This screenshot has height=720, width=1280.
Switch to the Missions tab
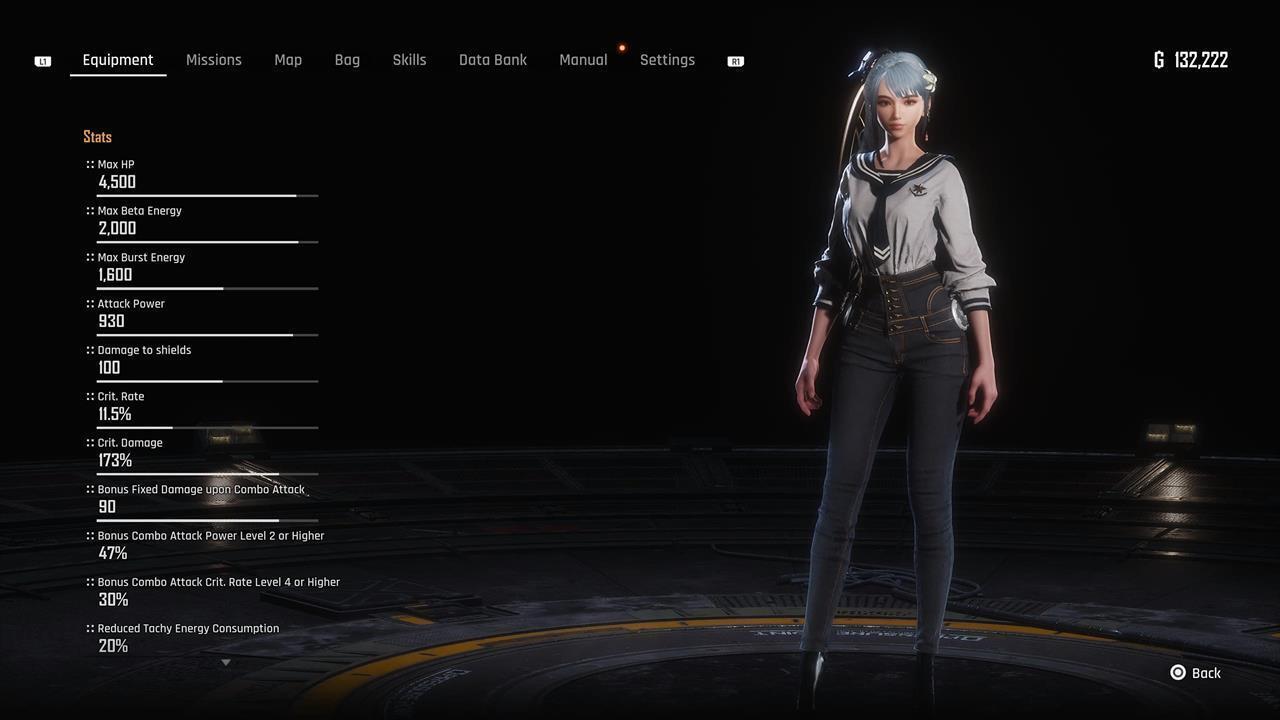pos(213,60)
